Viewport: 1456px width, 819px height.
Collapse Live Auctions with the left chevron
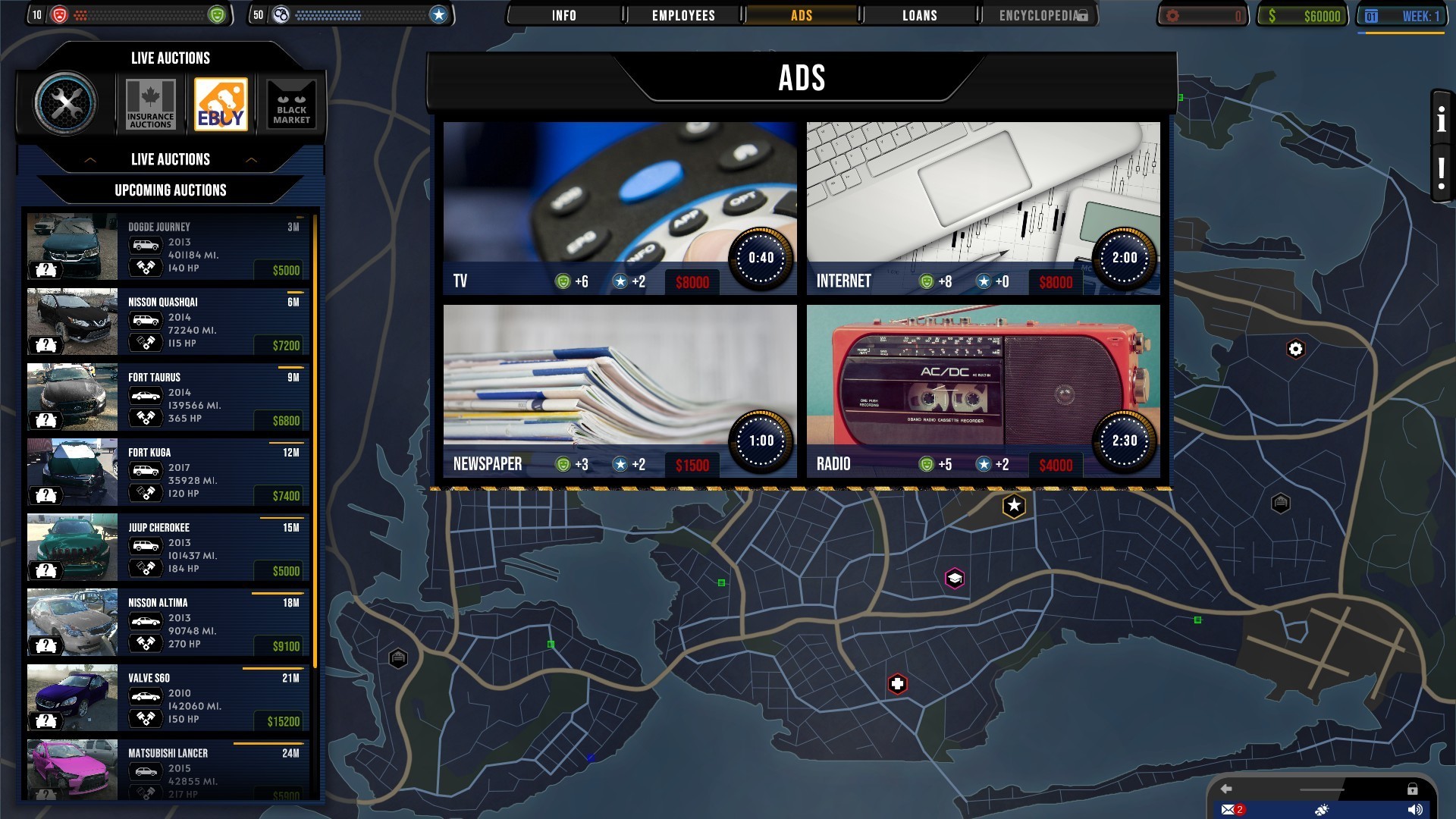click(89, 159)
